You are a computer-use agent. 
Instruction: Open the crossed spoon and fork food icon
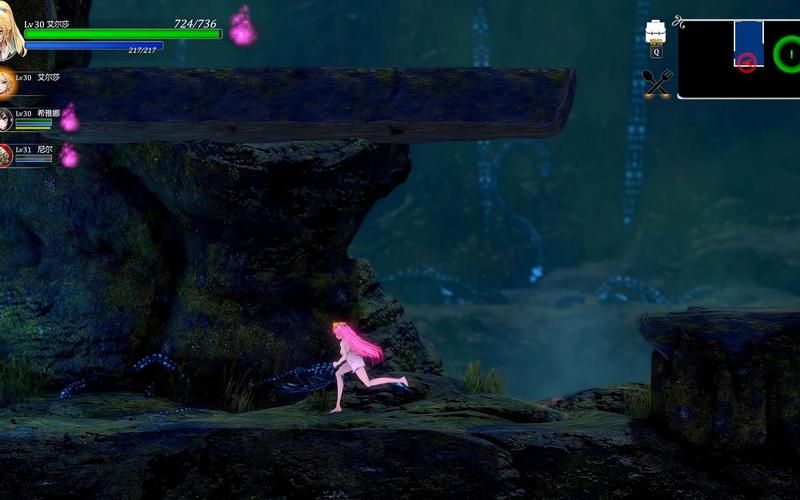point(657,83)
